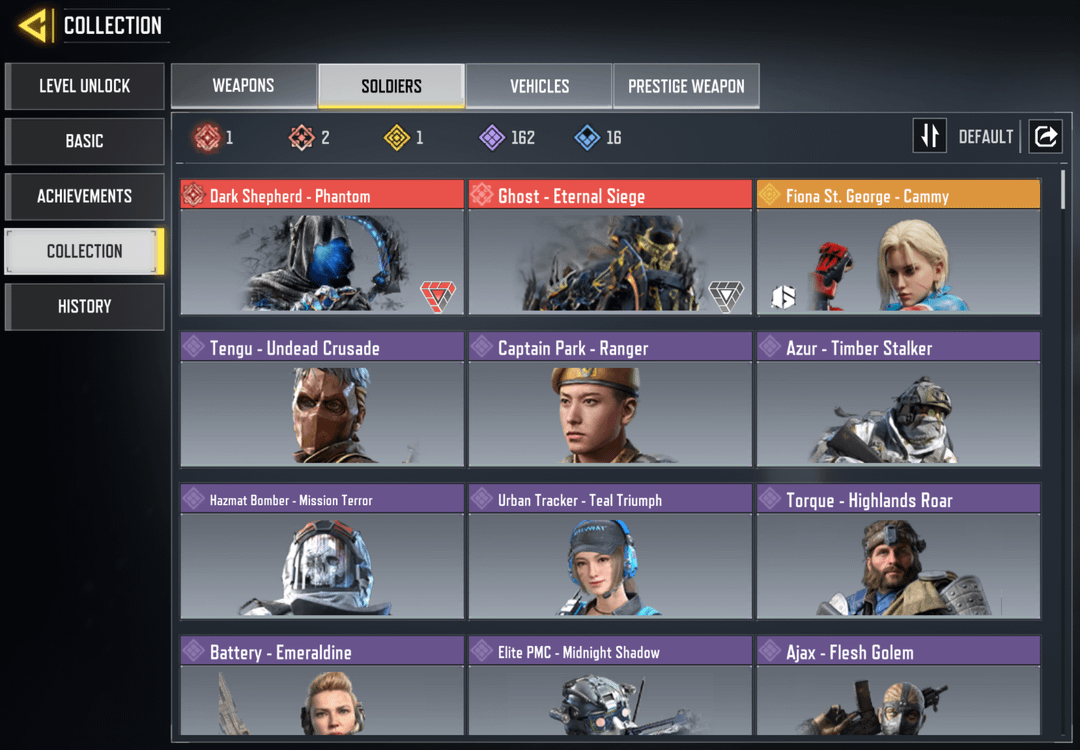Open the History section
This screenshot has width=1080, height=750.
(x=85, y=306)
